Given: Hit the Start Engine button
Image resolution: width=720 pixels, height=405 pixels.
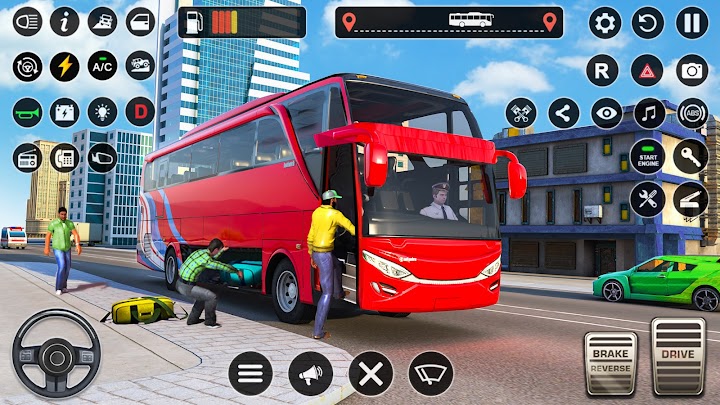Looking at the screenshot, I should (x=648, y=156).
